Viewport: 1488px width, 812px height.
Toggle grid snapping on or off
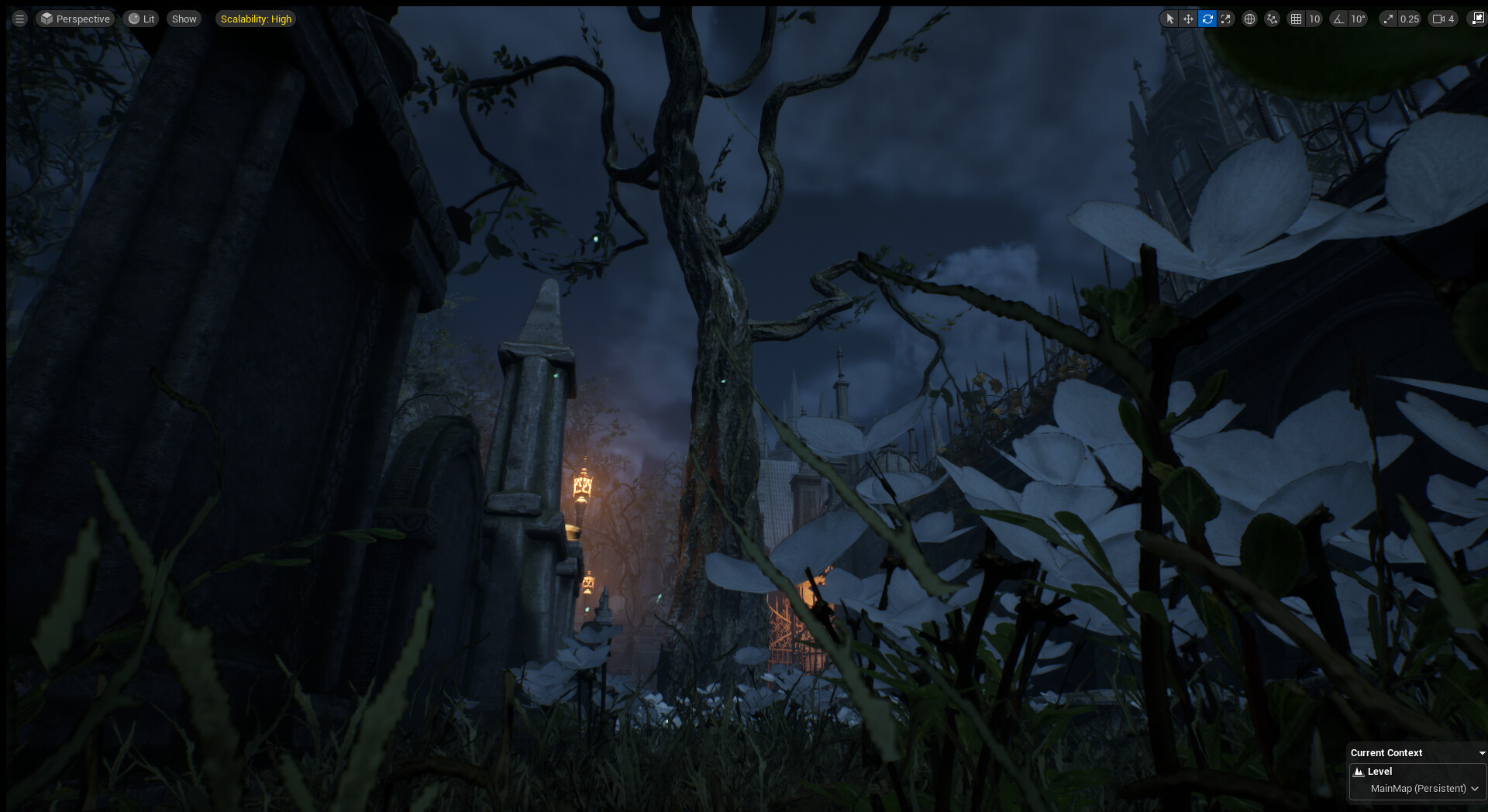click(x=1296, y=19)
